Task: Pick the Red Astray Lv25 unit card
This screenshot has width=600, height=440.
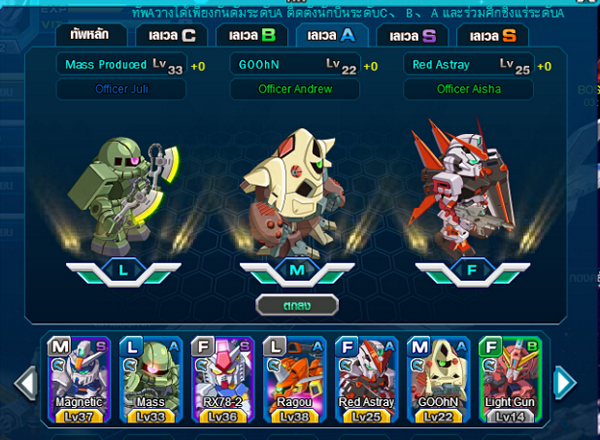Action: pyautogui.click(x=365, y=378)
